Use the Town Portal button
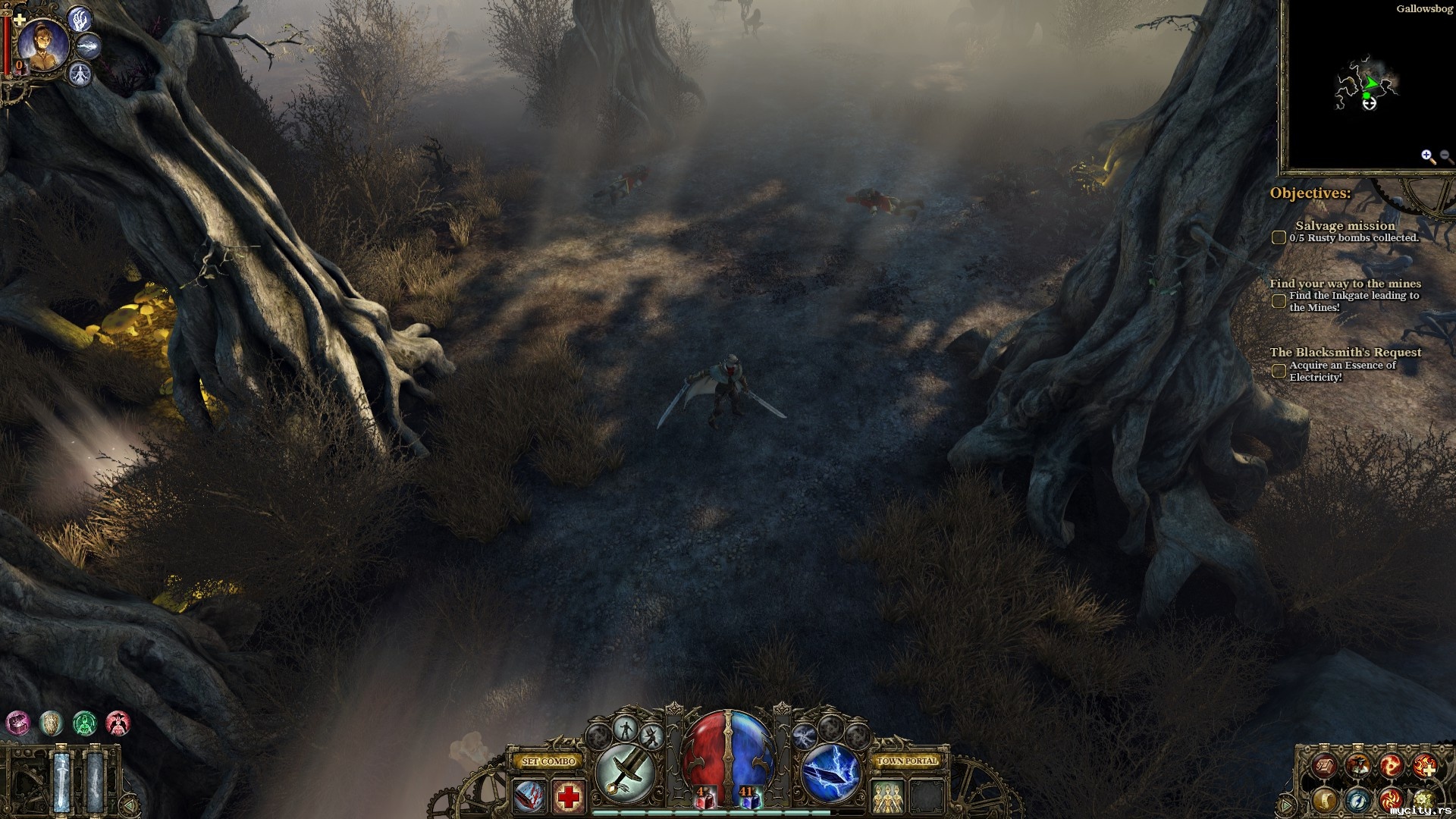Screen dimensions: 1456x819 click(907, 761)
